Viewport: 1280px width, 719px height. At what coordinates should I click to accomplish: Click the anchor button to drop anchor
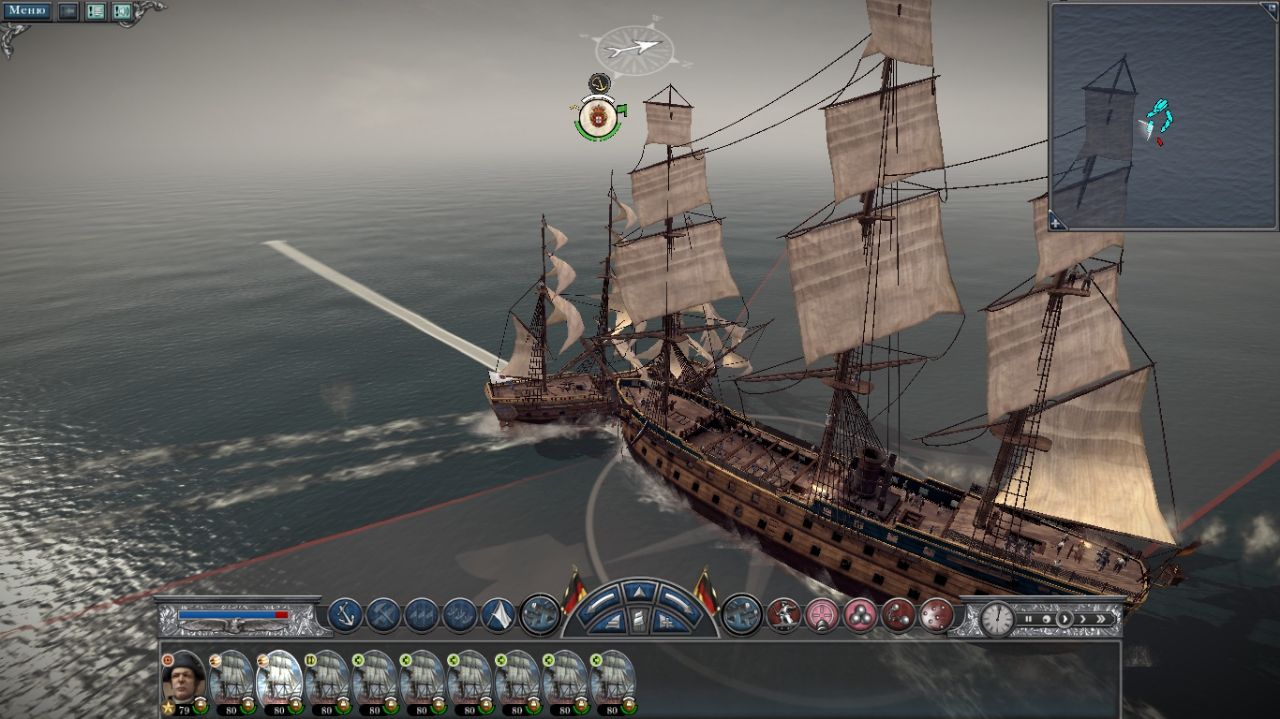345,614
